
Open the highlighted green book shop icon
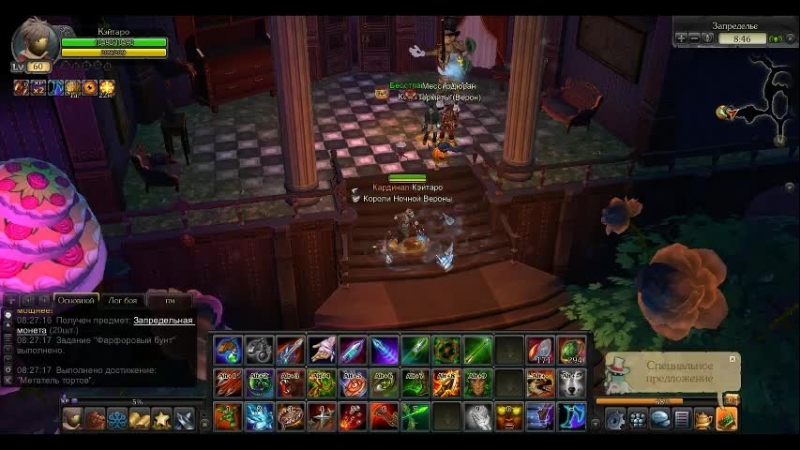tap(726, 419)
